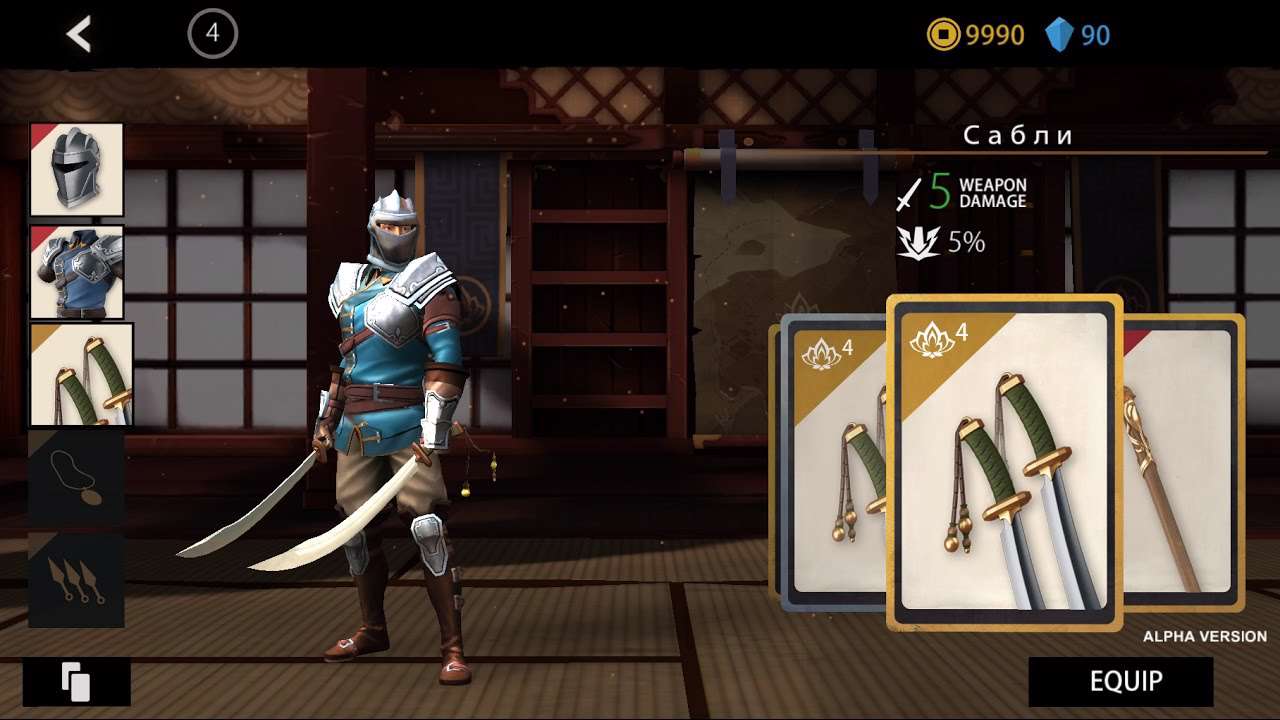Select the twin sabers weapon slot
This screenshot has width=1280, height=720.
click(81, 374)
